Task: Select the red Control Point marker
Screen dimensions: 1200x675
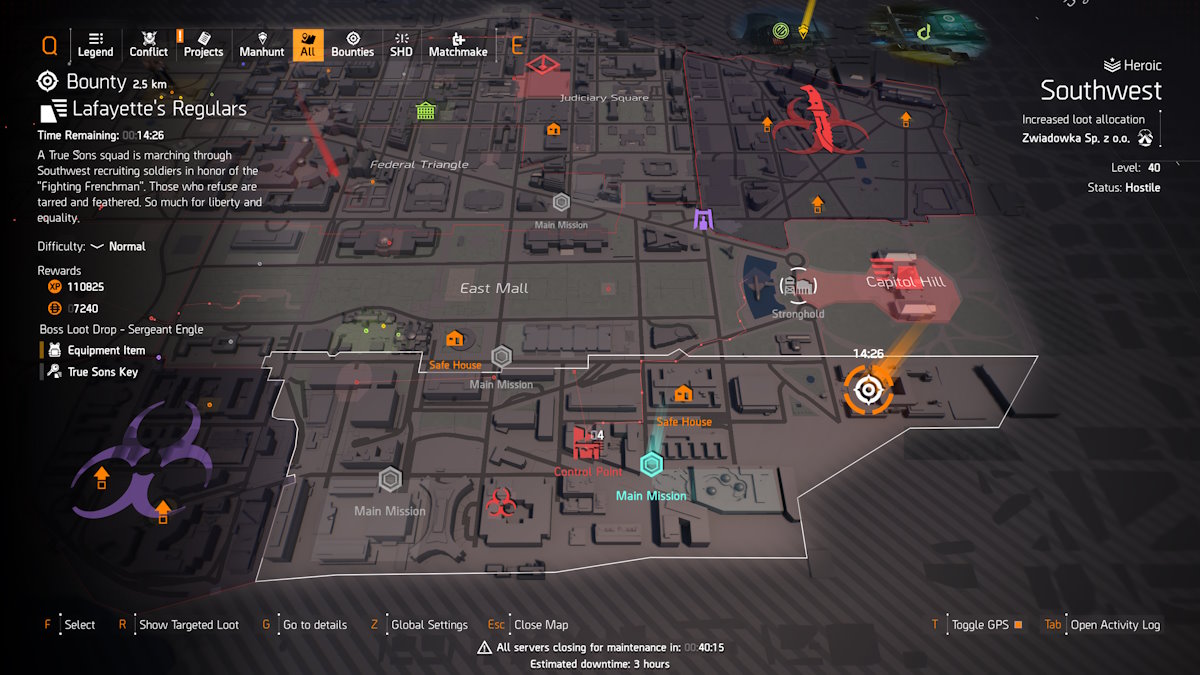Action: pos(587,443)
